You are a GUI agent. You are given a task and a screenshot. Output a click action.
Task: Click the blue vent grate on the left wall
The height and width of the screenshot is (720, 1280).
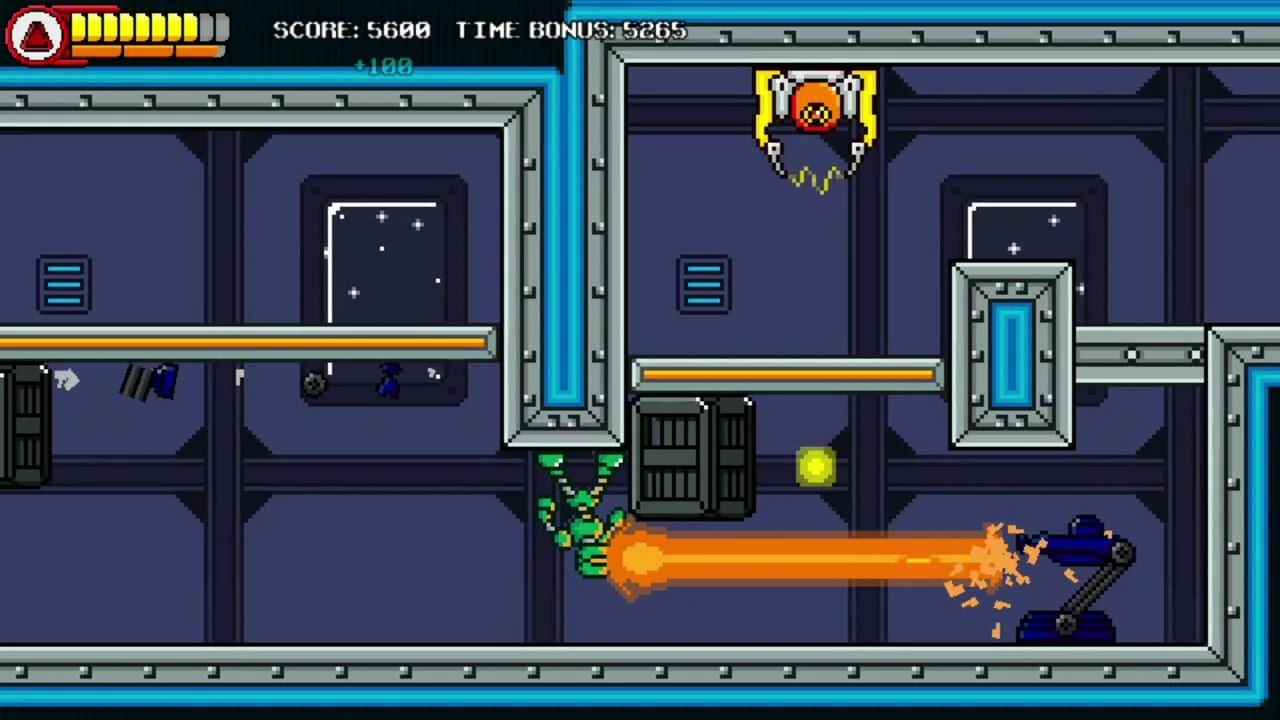coord(63,283)
